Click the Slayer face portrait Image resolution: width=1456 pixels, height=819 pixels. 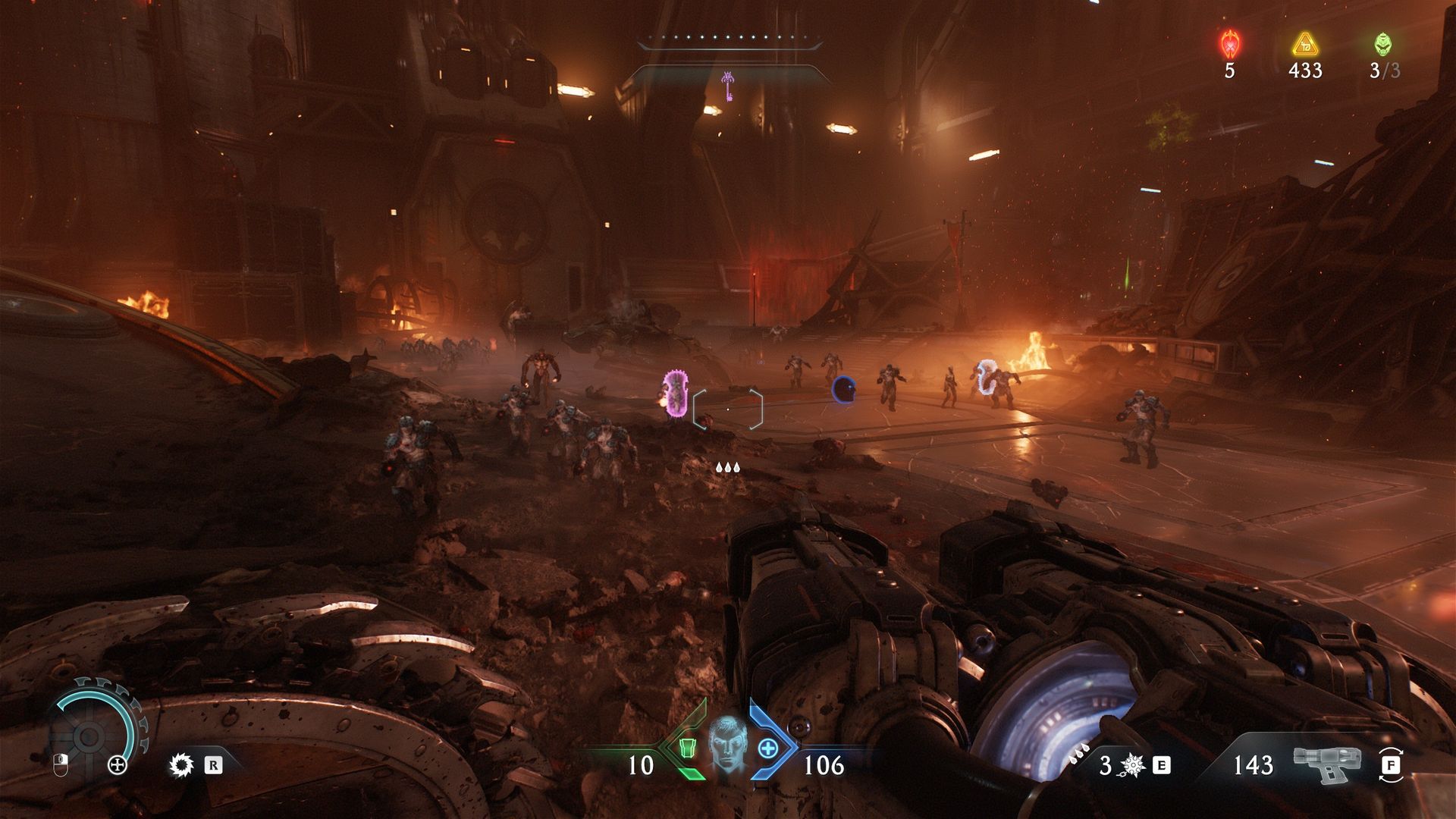[727, 748]
